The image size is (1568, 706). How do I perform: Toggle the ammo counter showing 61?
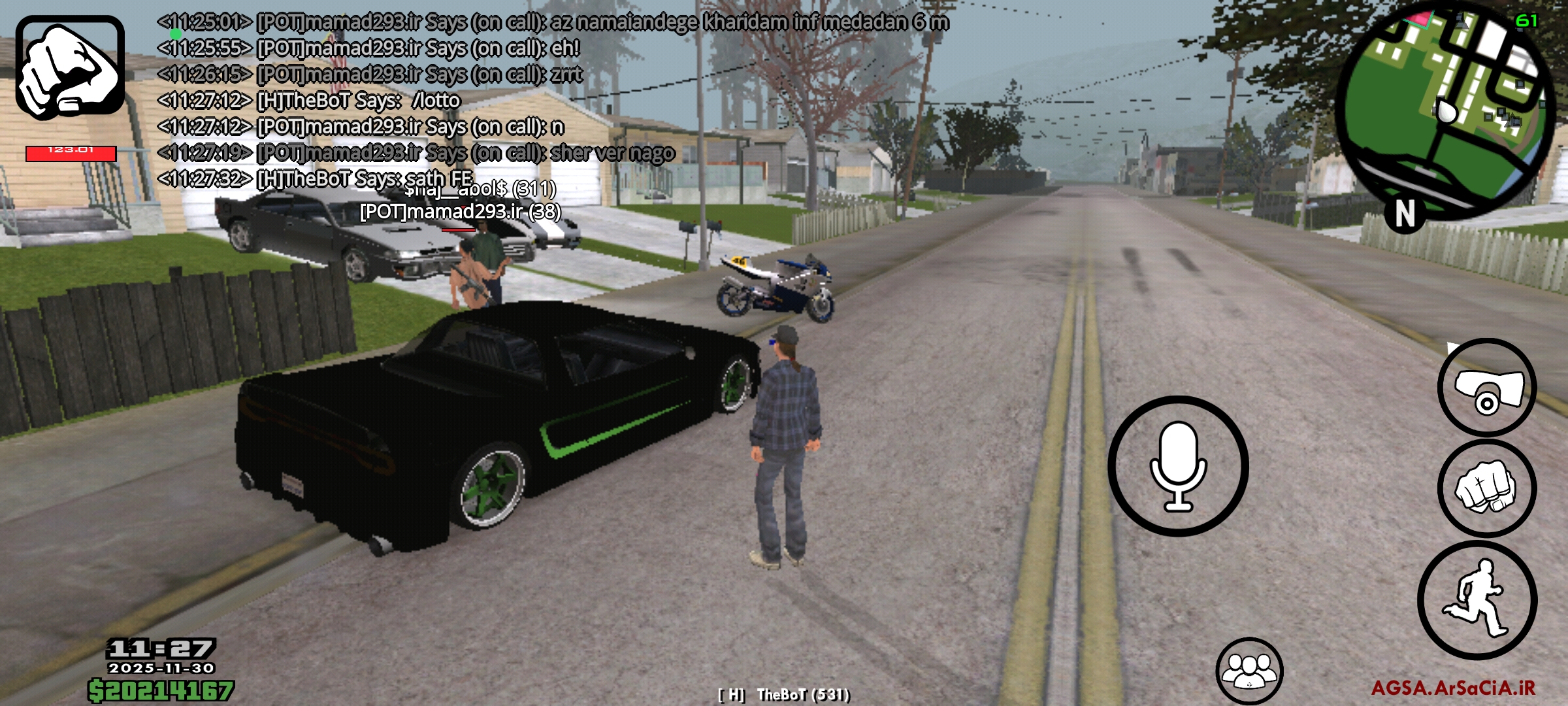click(x=1527, y=22)
